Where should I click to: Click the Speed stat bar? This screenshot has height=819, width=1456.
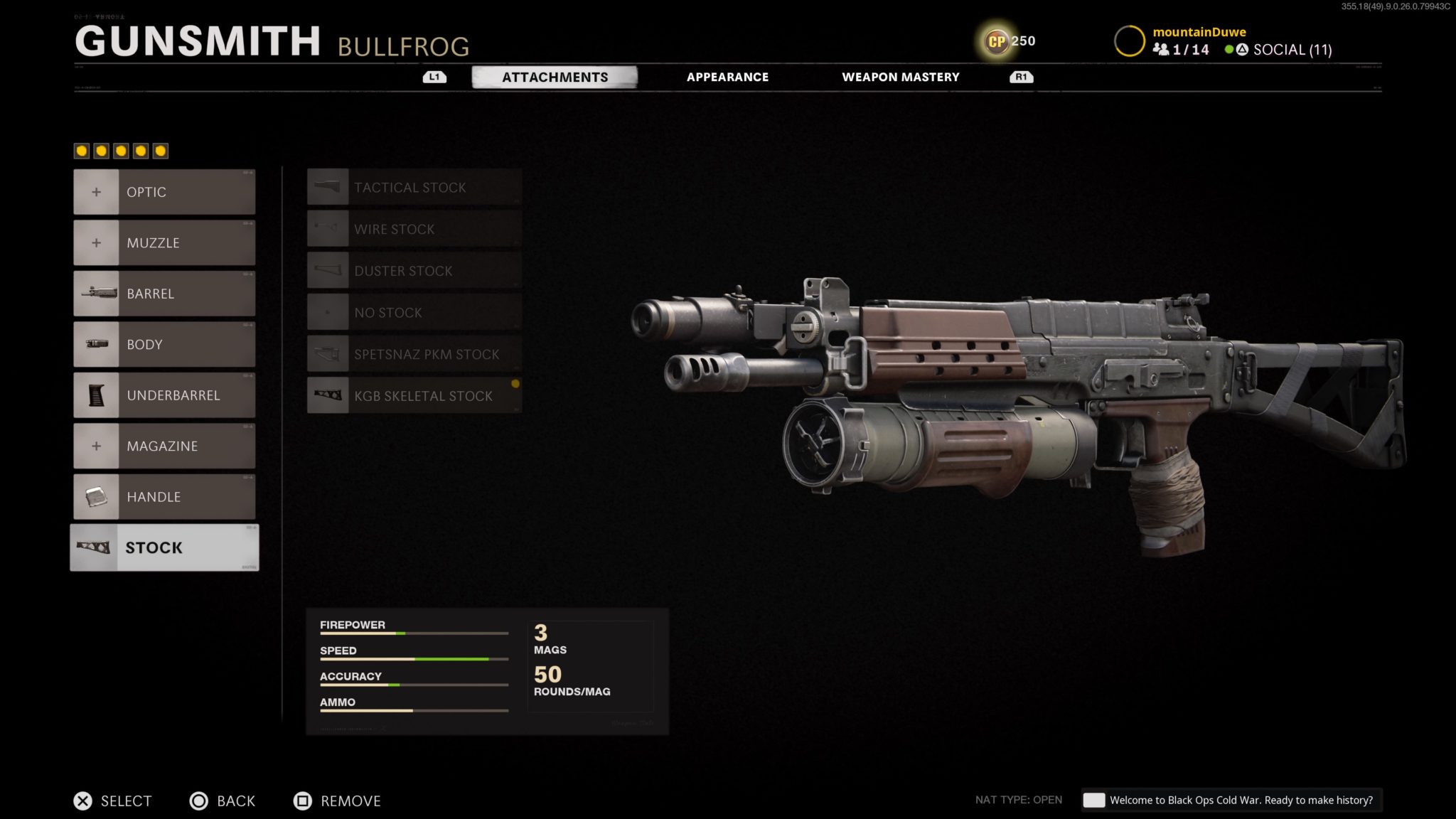[414, 659]
